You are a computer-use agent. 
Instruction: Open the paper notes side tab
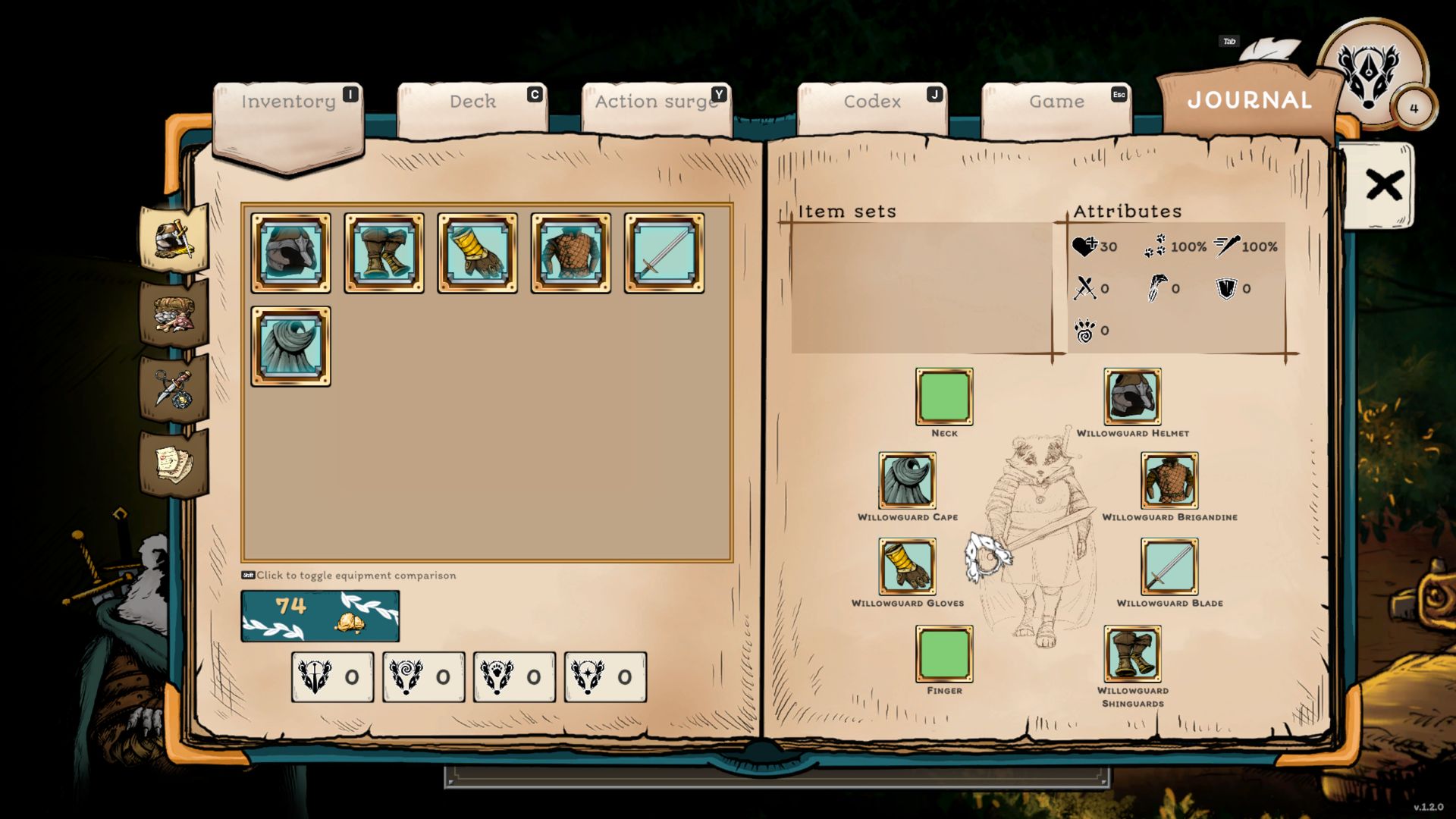pos(174,463)
